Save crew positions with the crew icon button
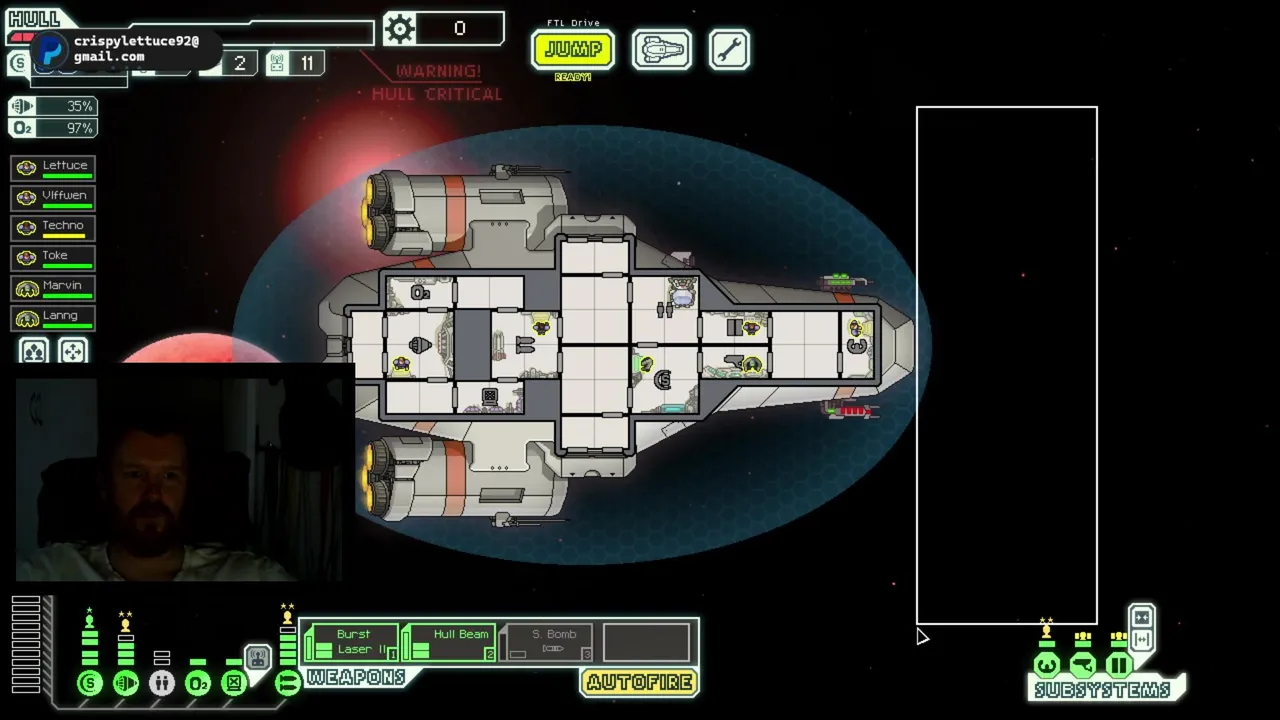Screen dimensions: 1280x720 pos(34,351)
